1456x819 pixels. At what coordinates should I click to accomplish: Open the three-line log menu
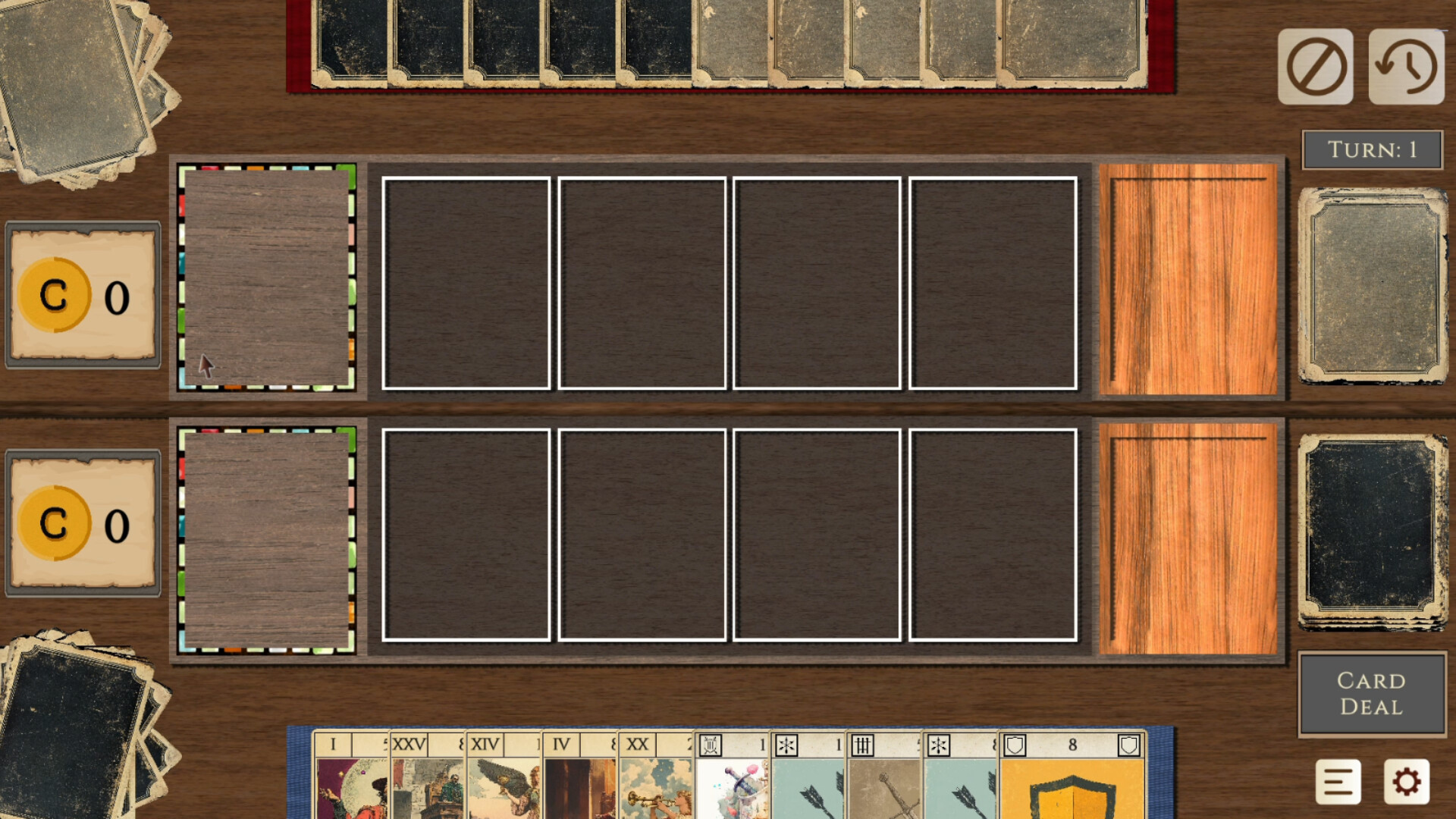[x=1338, y=781]
